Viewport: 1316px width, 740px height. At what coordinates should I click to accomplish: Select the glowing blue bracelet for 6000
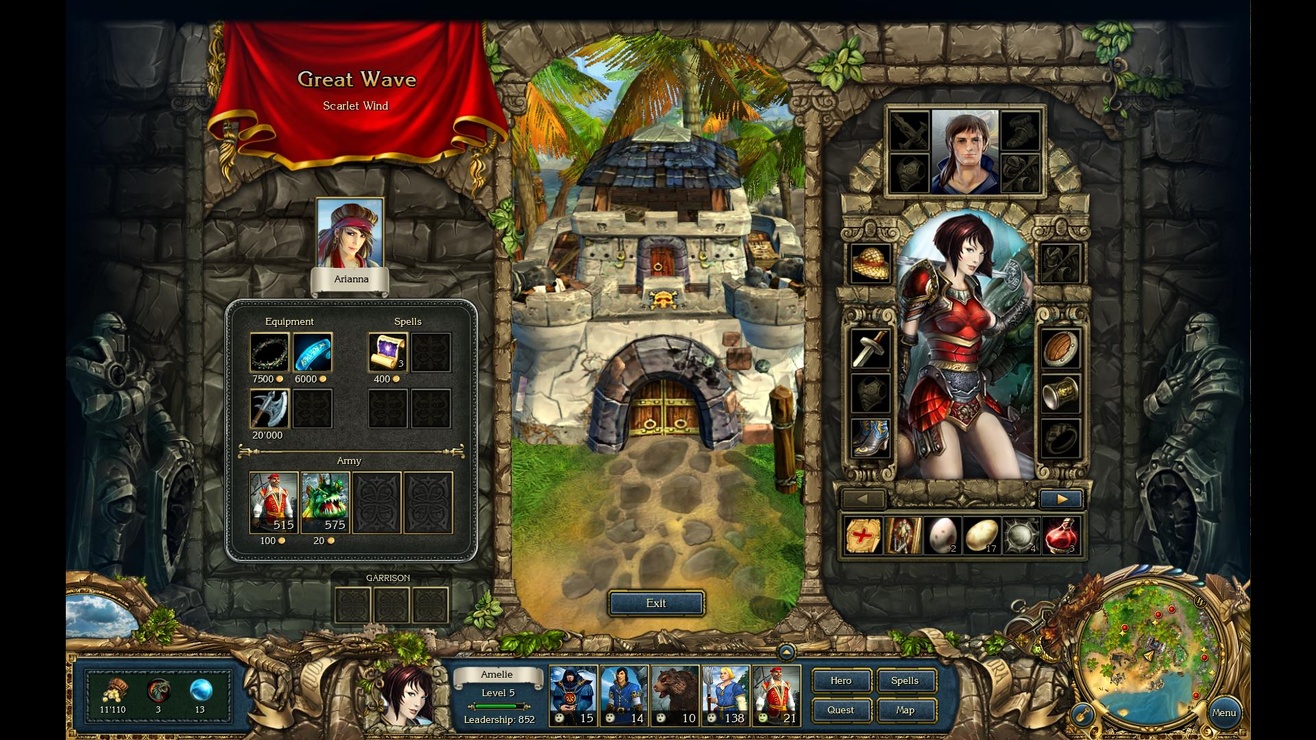[x=312, y=353]
